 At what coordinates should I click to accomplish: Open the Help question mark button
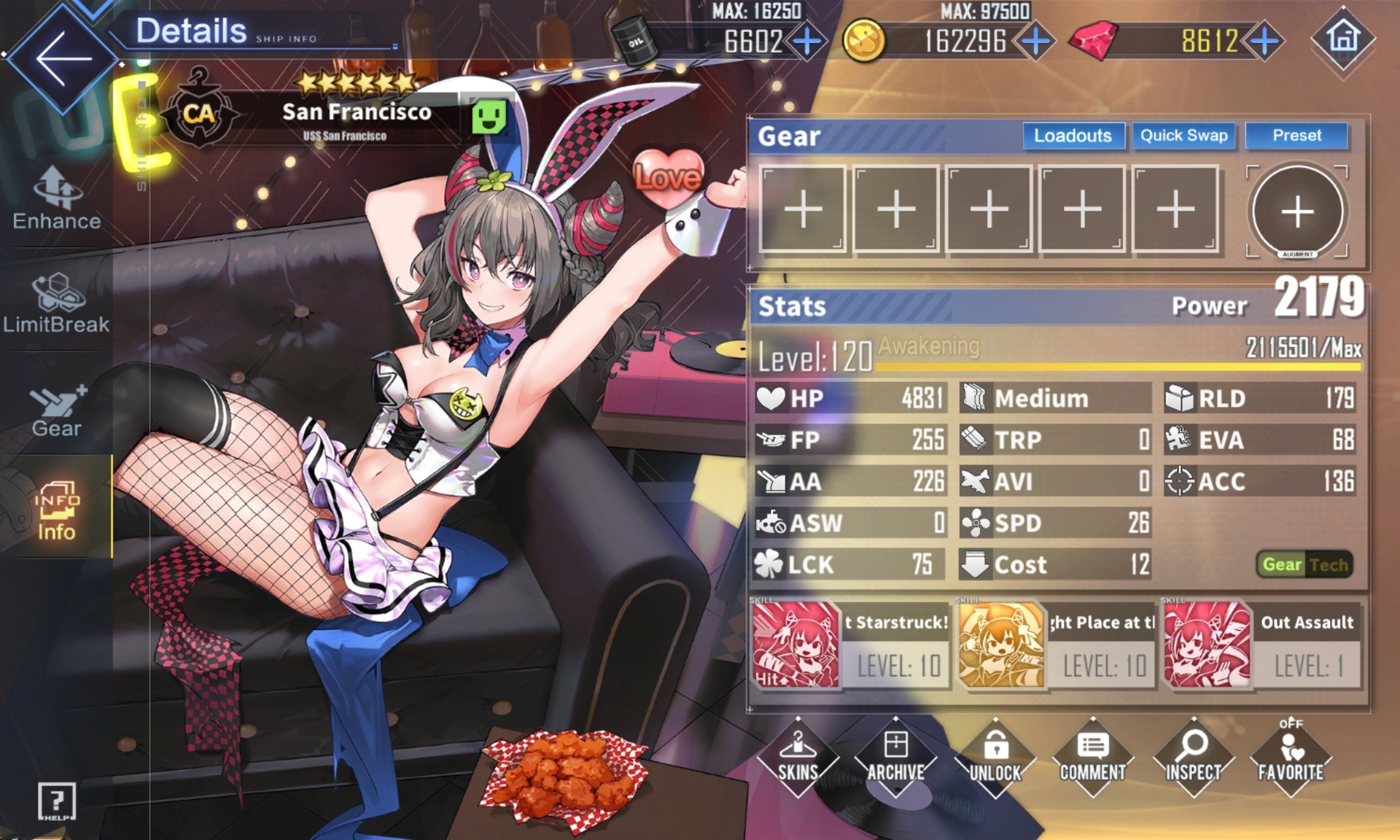[56, 802]
